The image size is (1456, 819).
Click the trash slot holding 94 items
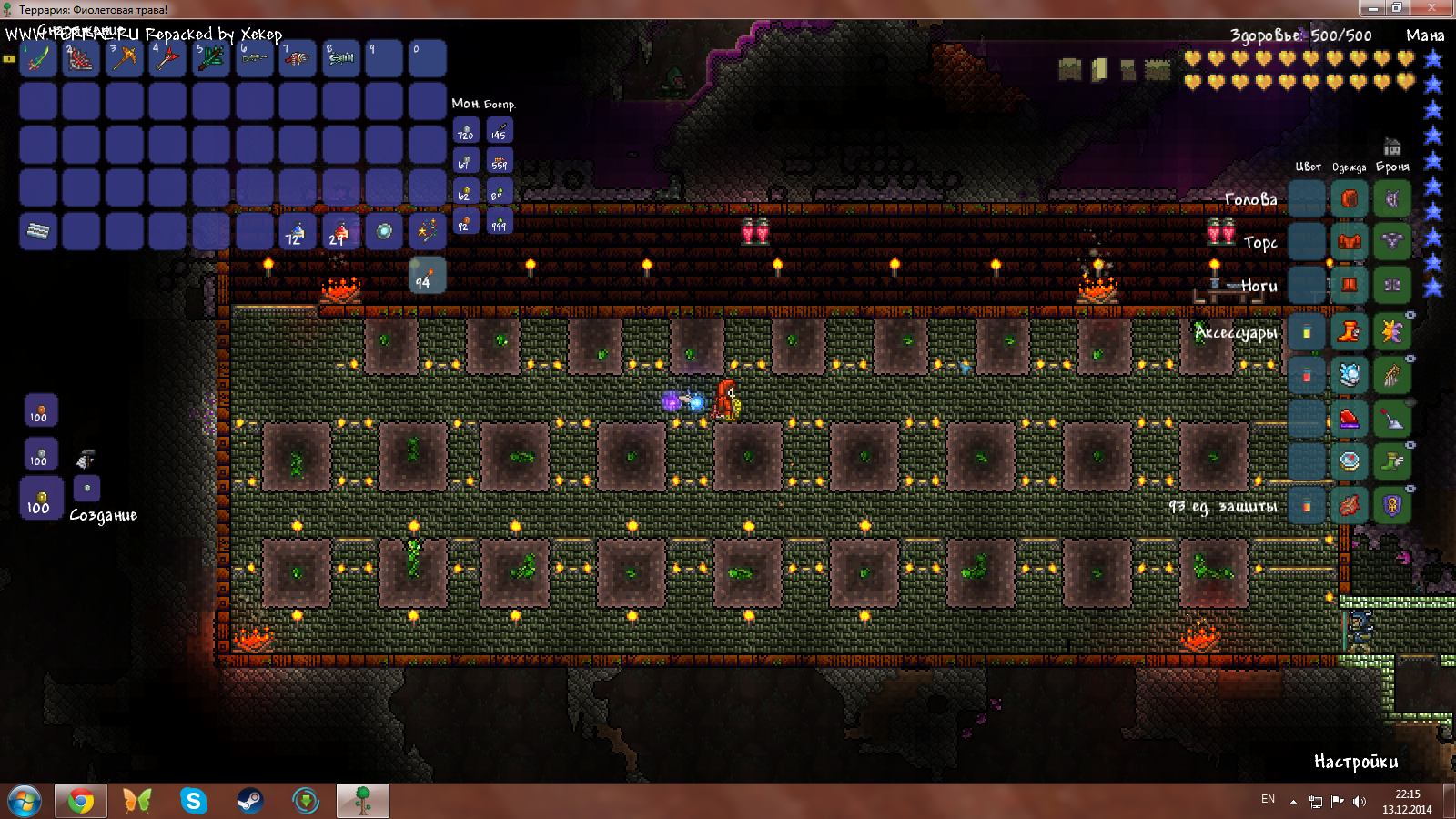[x=427, y=275]
